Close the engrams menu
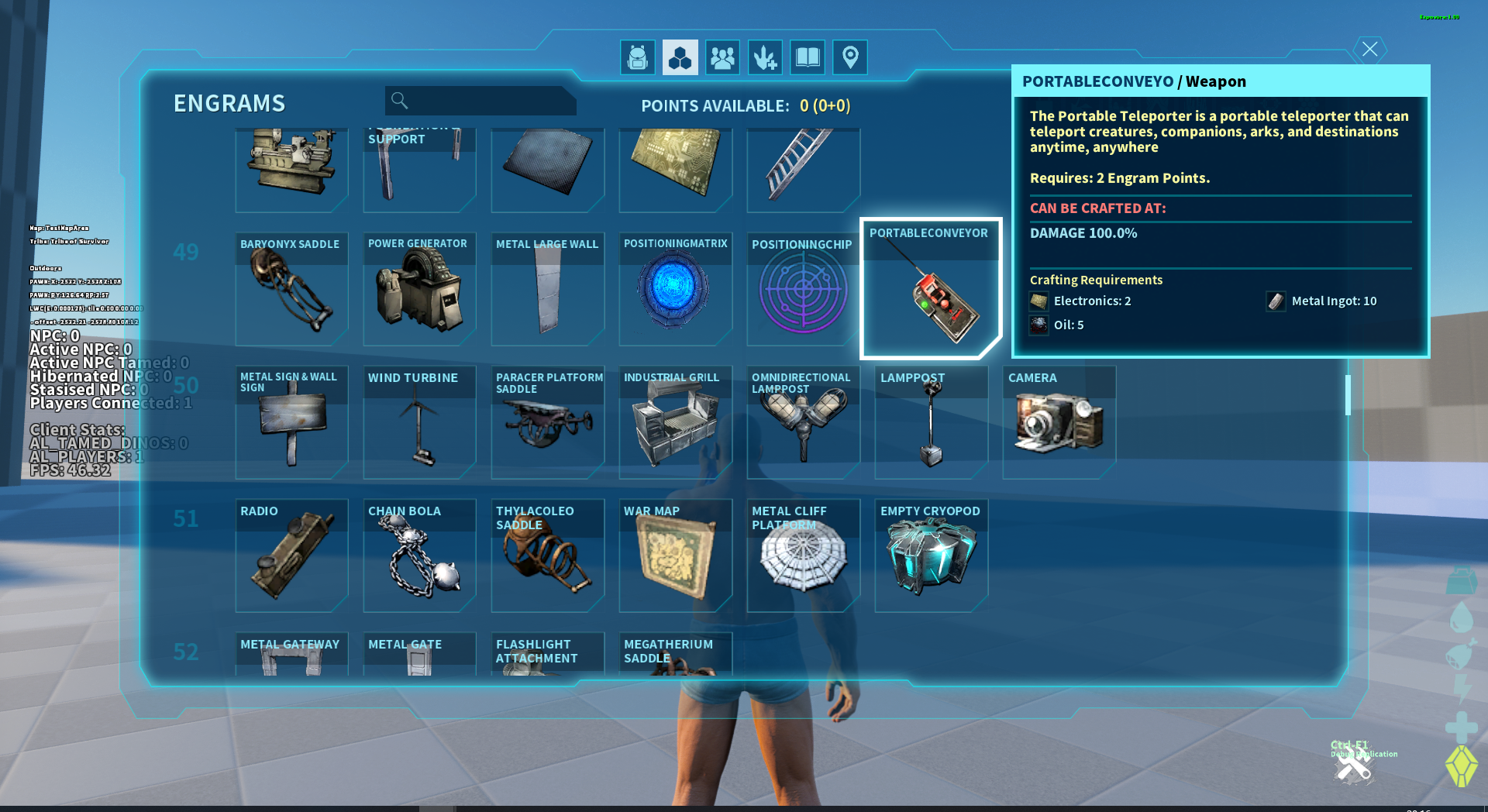This screenshot has height=812, width=1488. (1369, 50)
